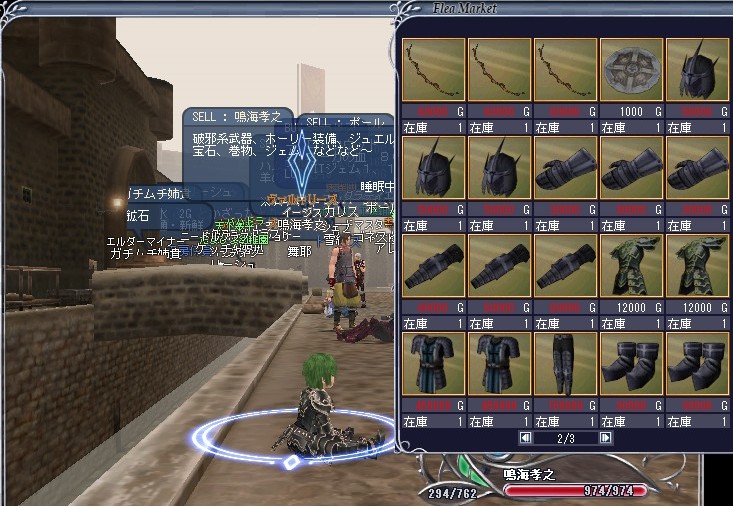The image size is (733, 506).
Task: Go to the previous Flea Market page
Action: (526, 438)
